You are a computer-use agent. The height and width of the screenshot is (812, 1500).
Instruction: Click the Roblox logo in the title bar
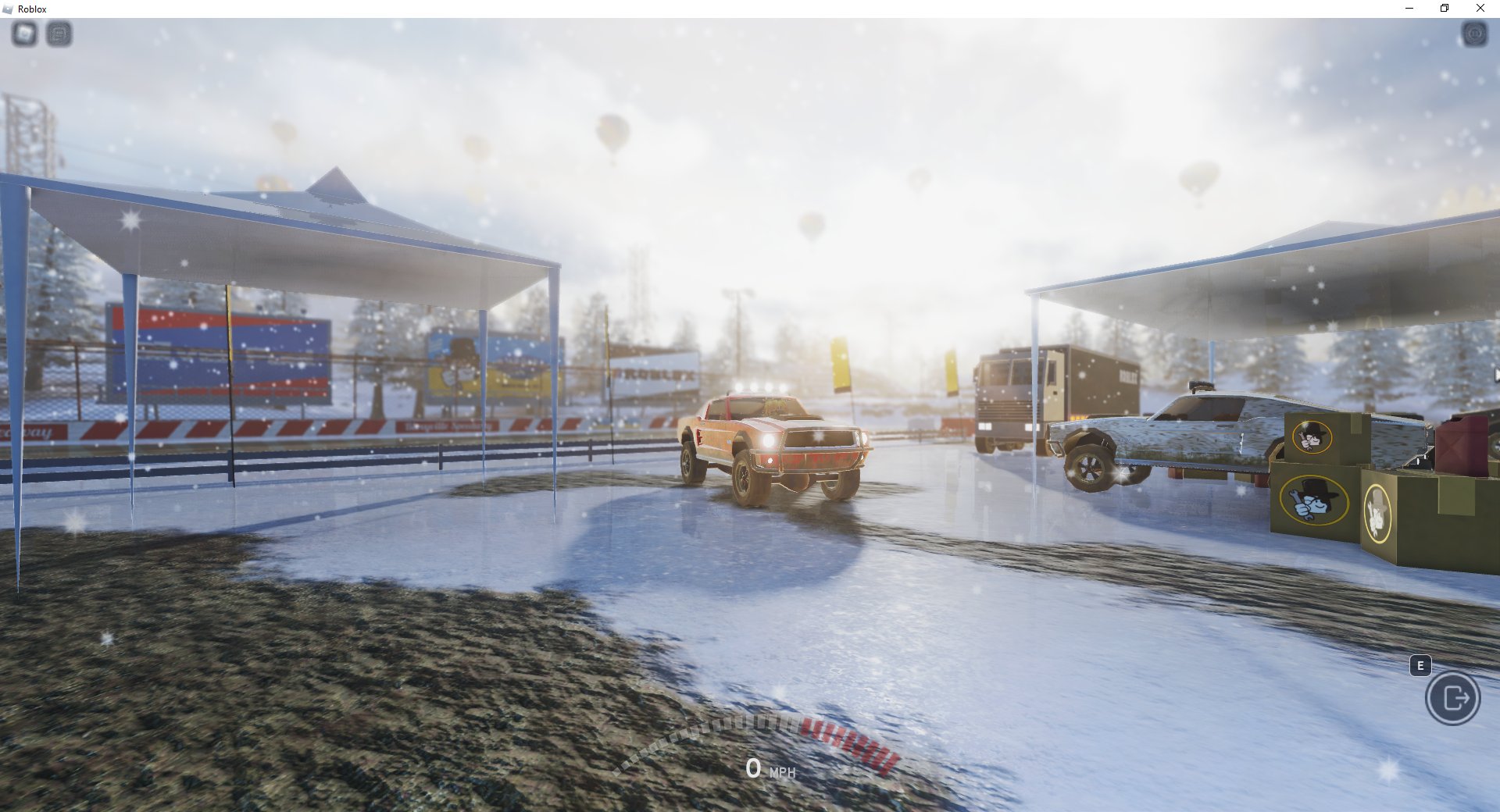click(9, 9)
